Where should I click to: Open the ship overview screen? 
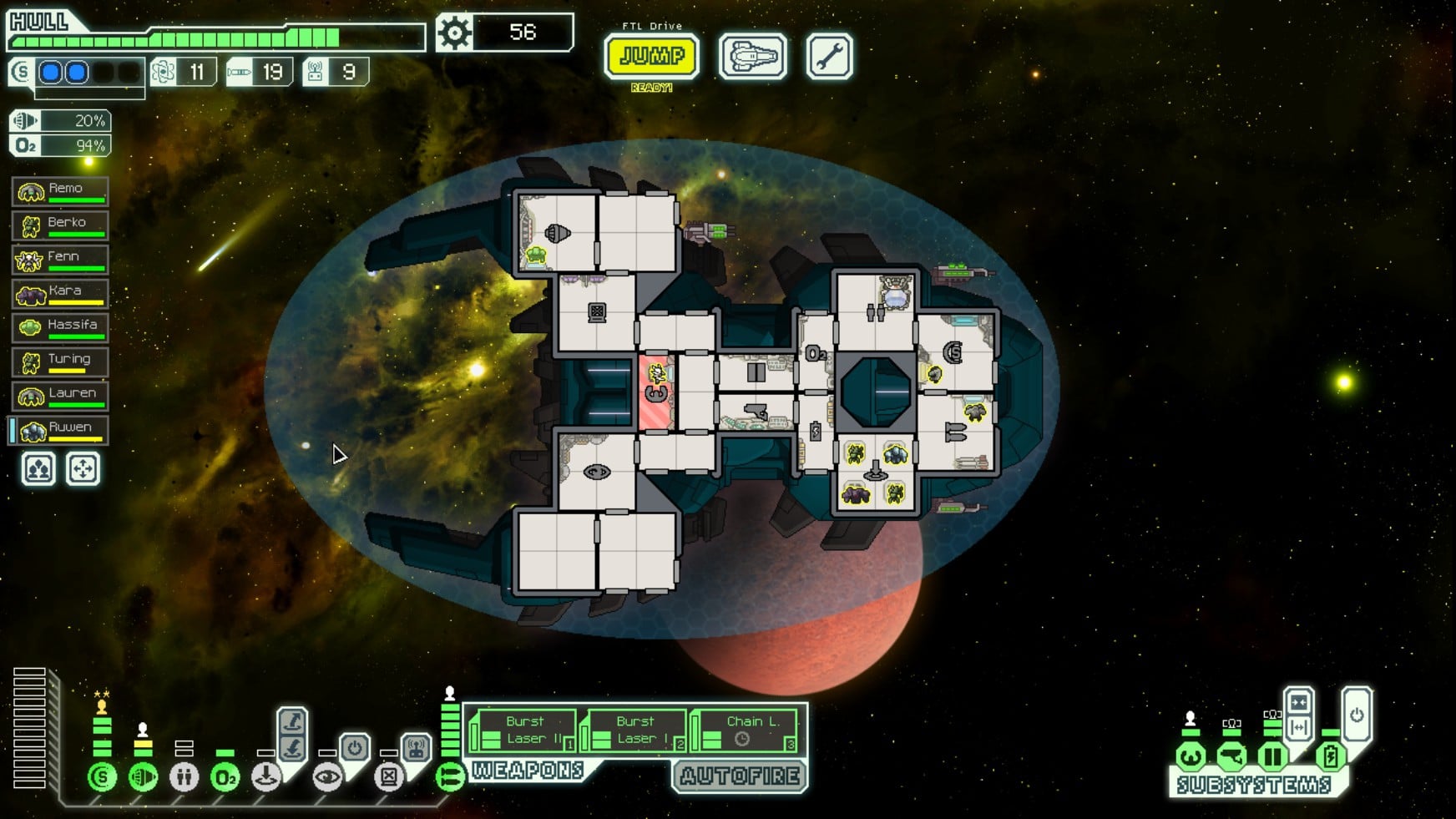click(752, 57)
